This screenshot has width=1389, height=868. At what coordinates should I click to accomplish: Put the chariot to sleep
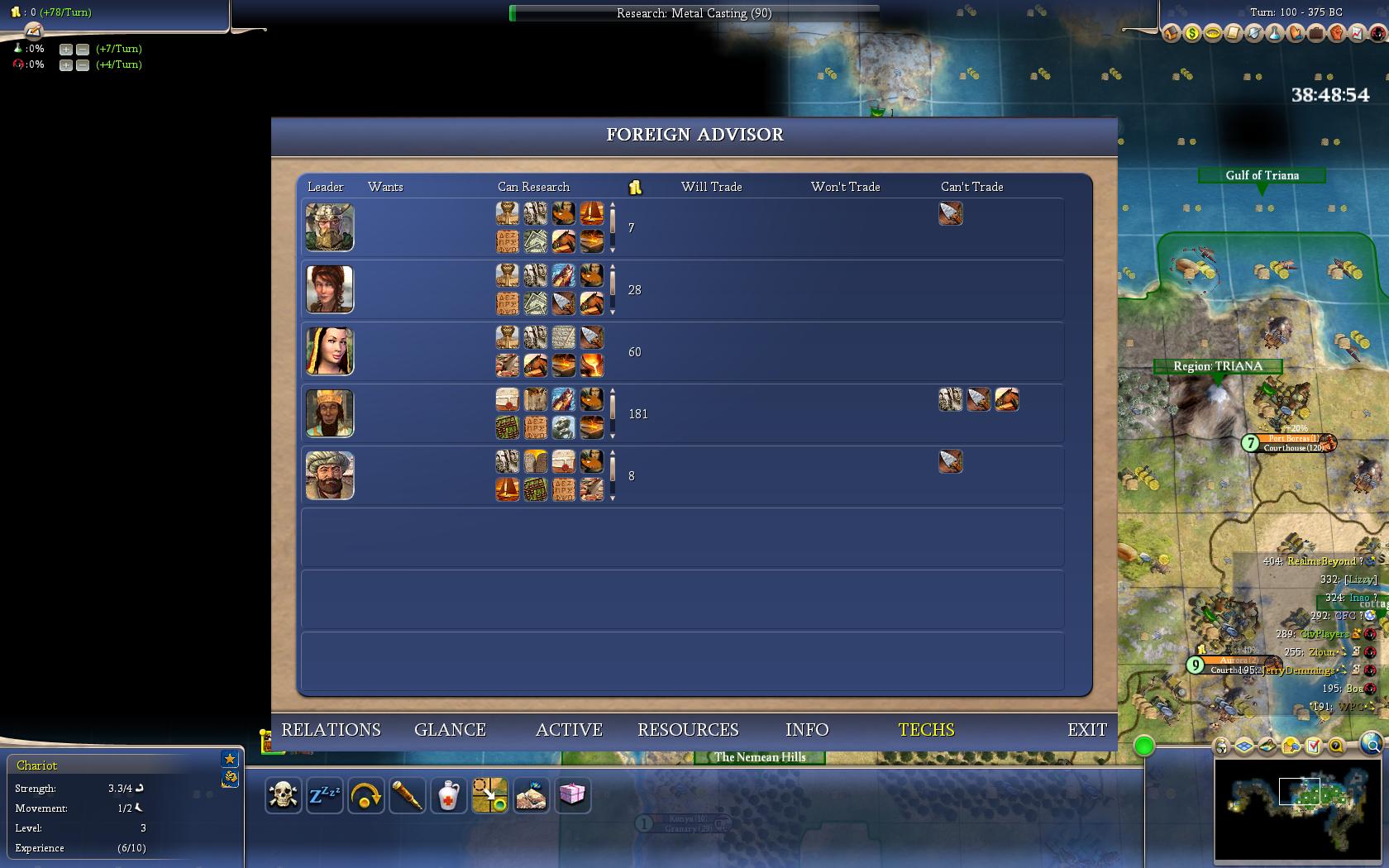(x=325, y=795)
